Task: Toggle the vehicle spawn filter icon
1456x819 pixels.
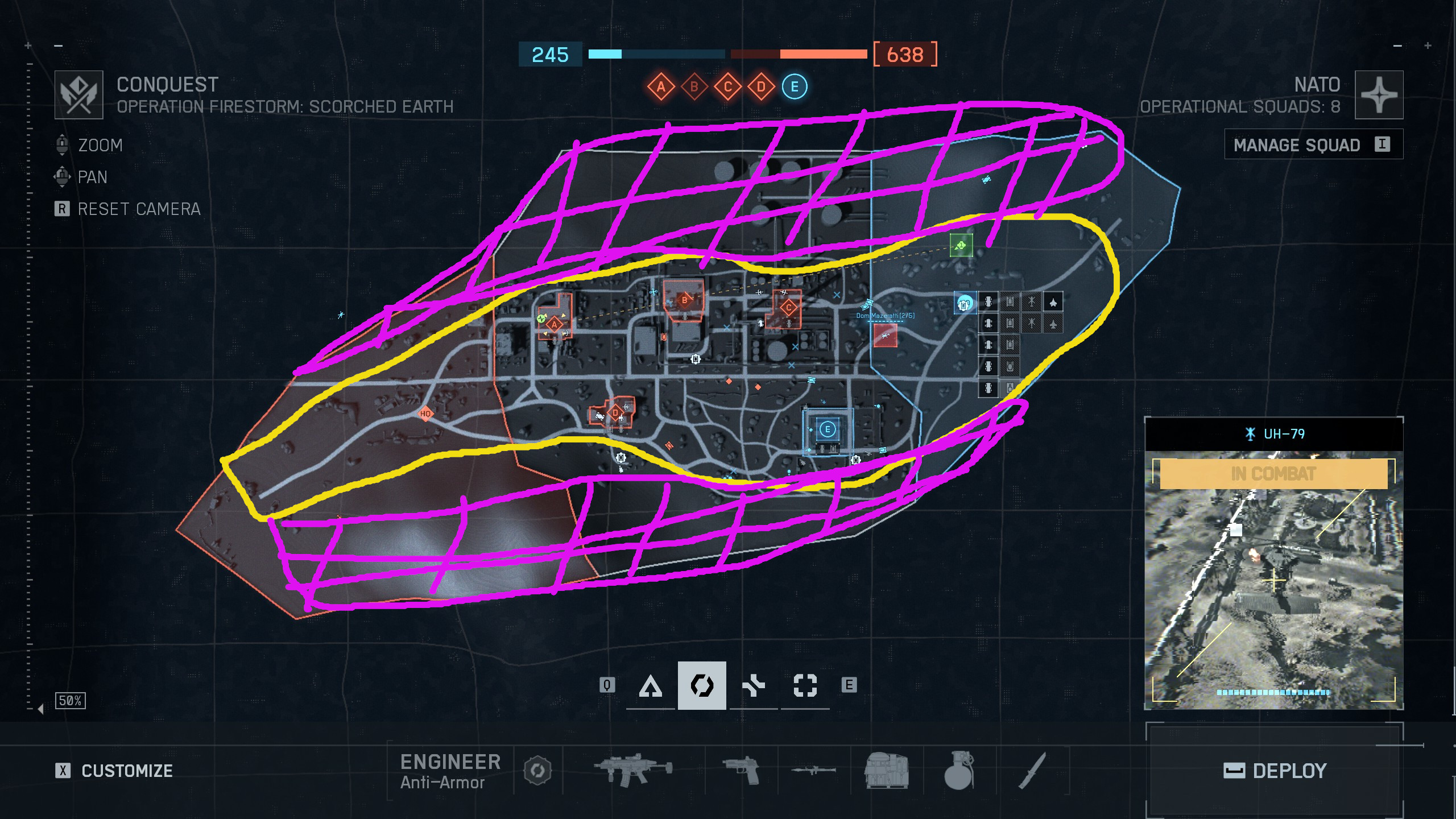Action: 754,685
